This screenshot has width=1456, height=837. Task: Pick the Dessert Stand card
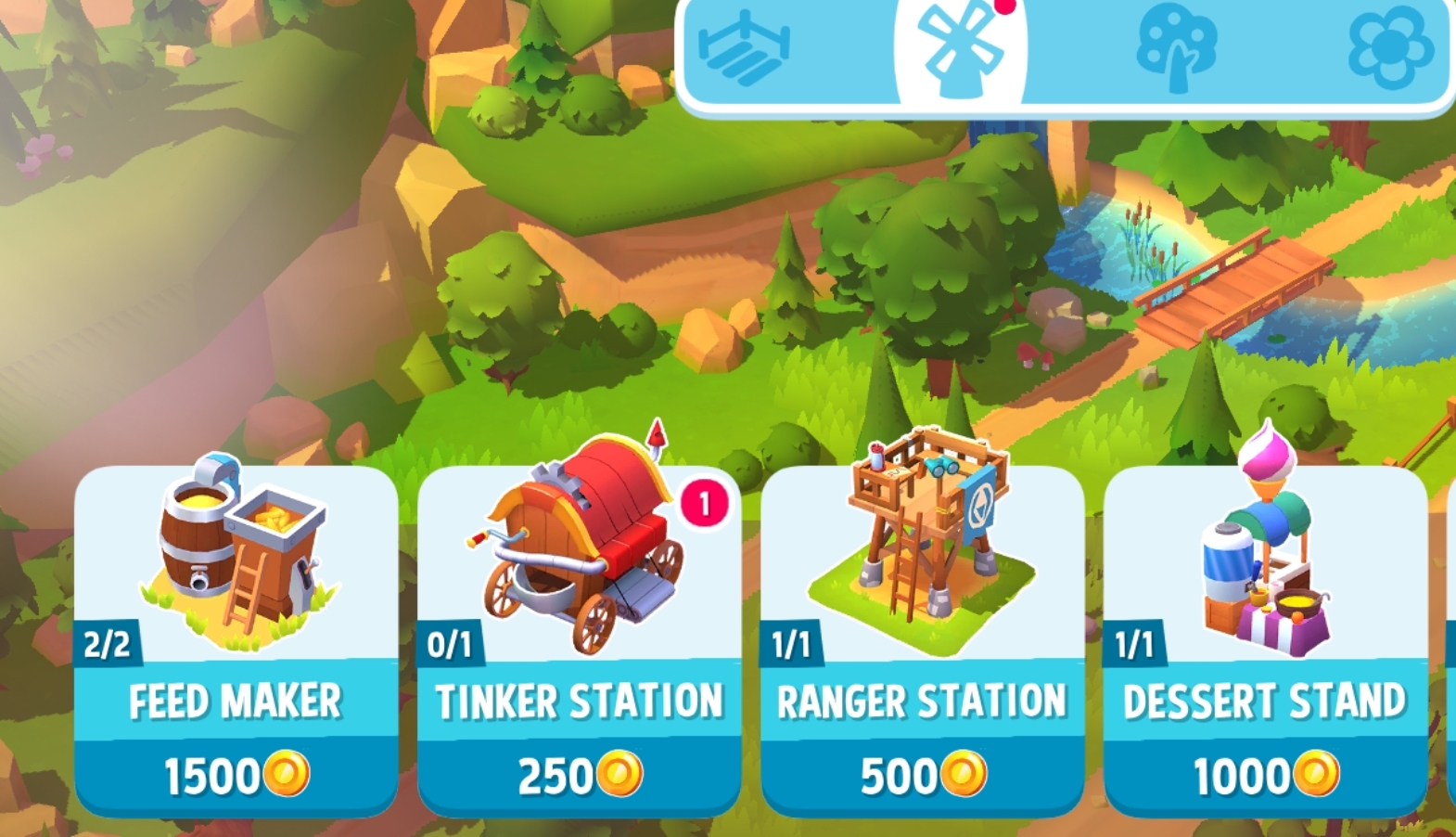(x=1266, y=640)
